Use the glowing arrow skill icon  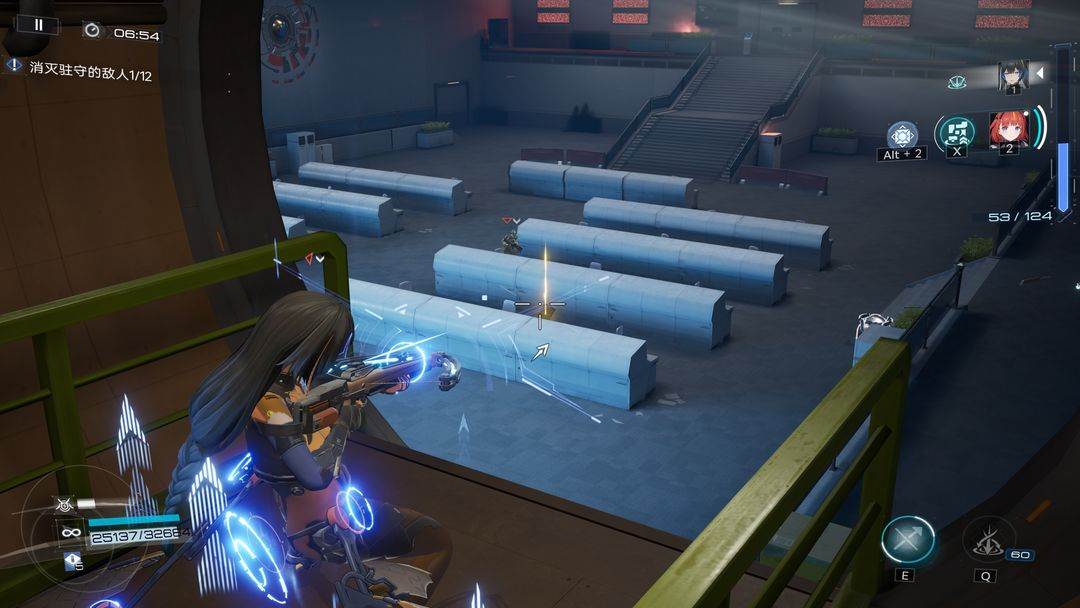pyautogui.click(x=907, y=539)
